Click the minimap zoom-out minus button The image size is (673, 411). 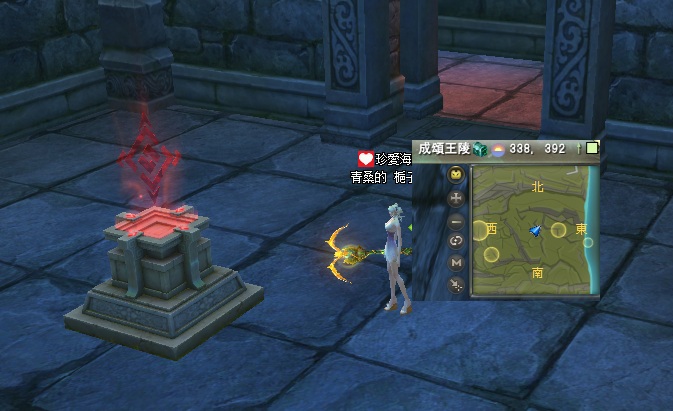[x=456, y=219]
